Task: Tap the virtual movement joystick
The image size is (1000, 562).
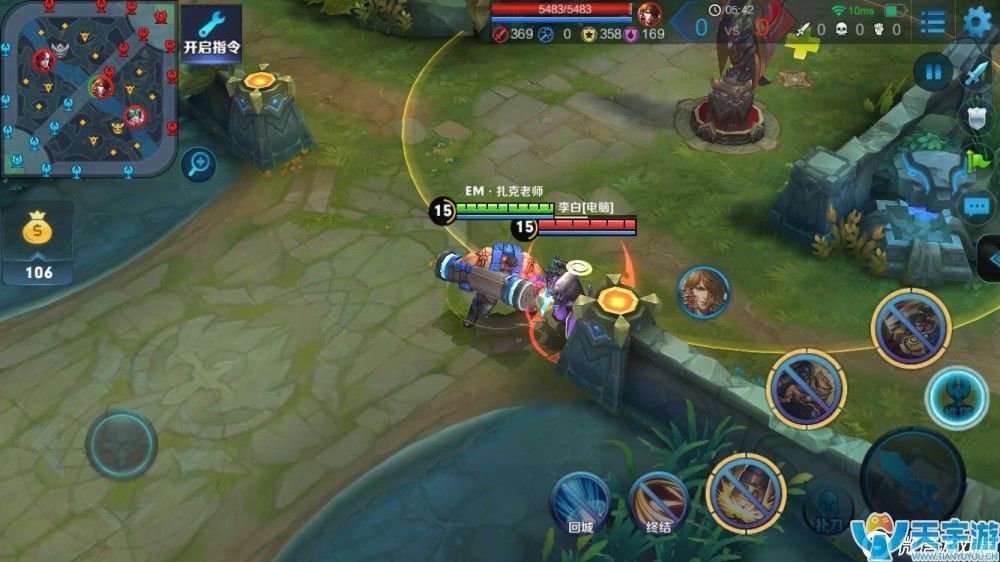Action: (x=121, y=444)
